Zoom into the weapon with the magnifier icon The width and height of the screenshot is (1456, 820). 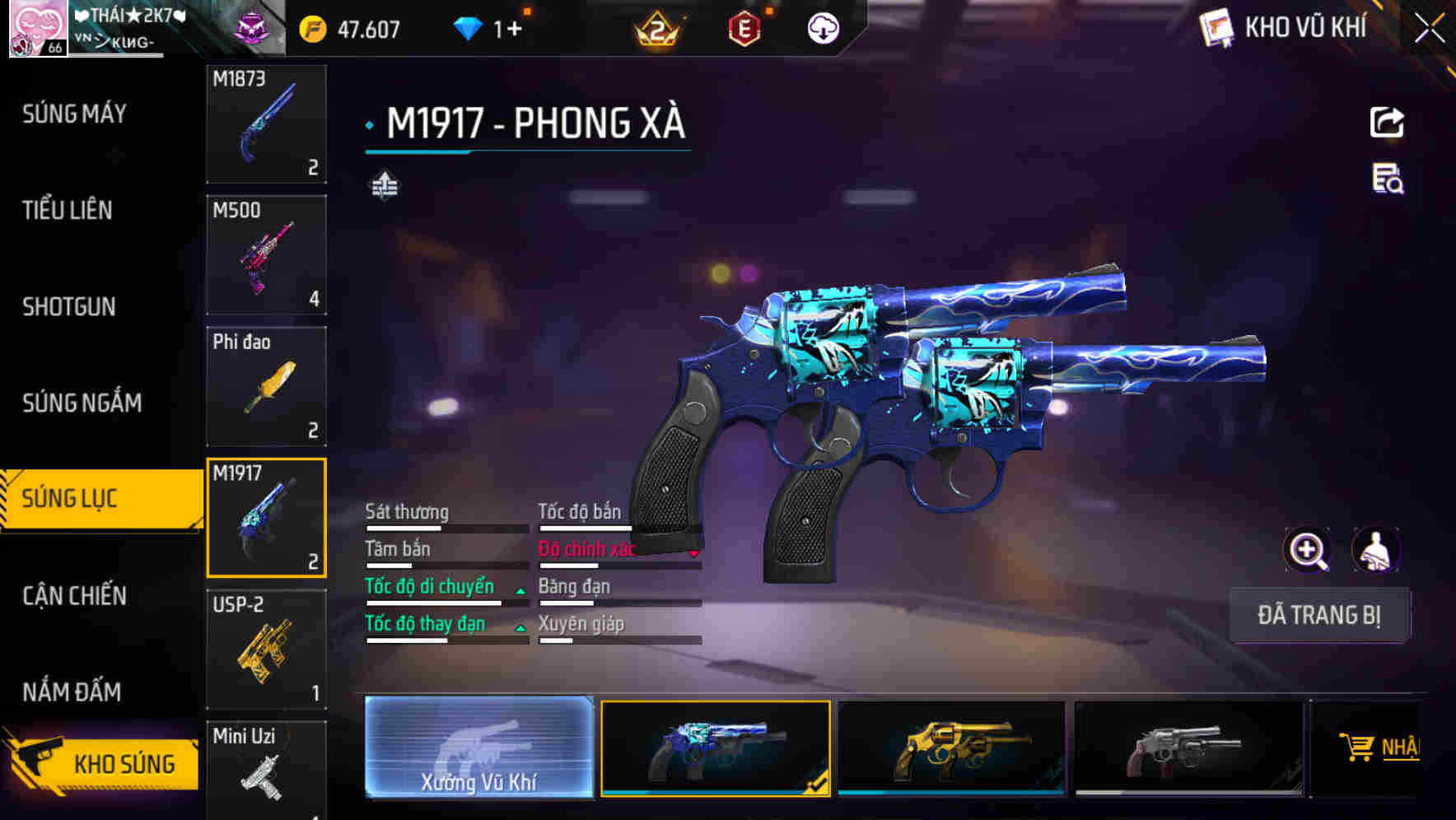click(x=1308, y=550)
